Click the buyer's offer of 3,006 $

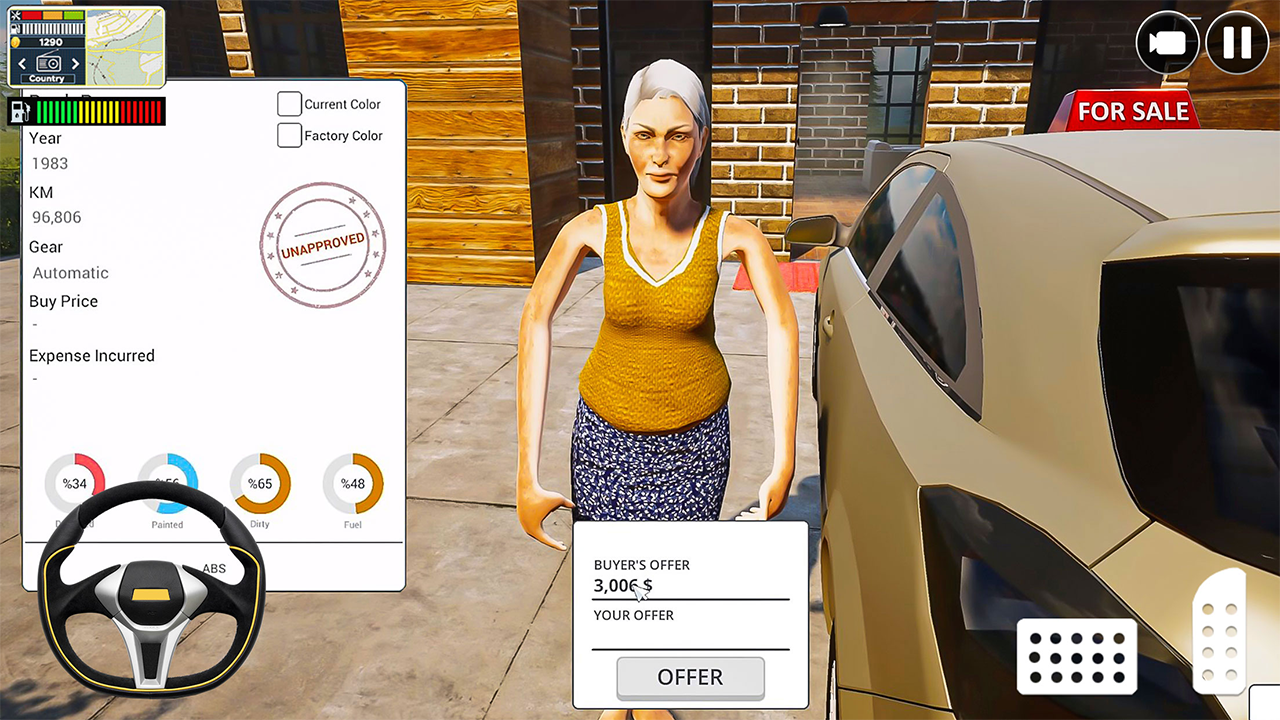622,586
